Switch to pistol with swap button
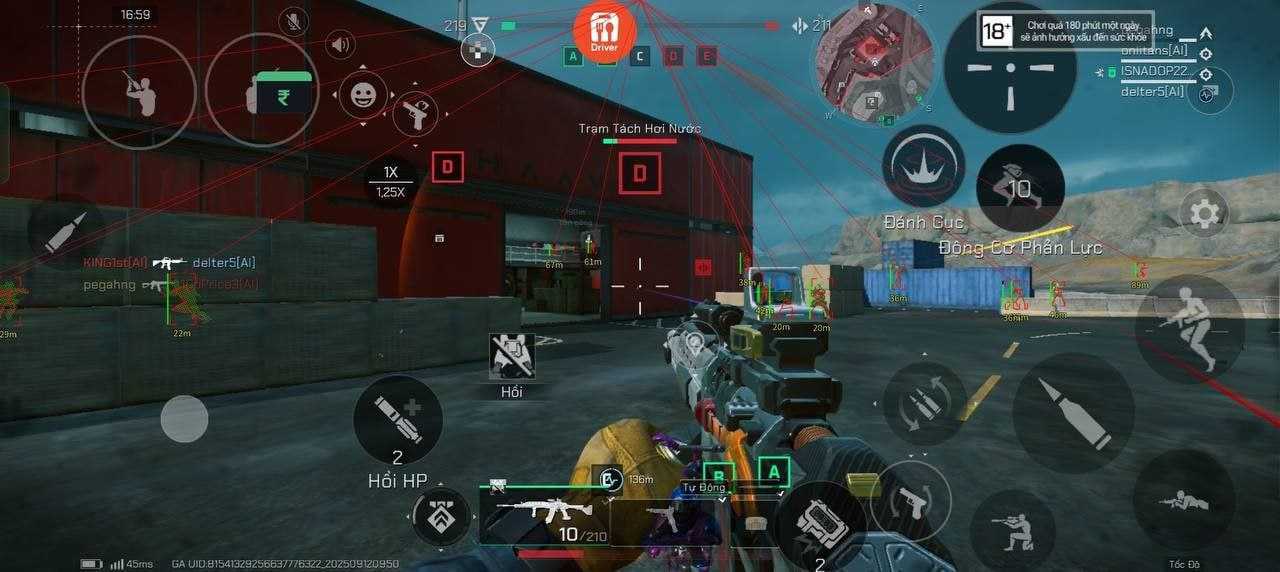 coord(910,500)
